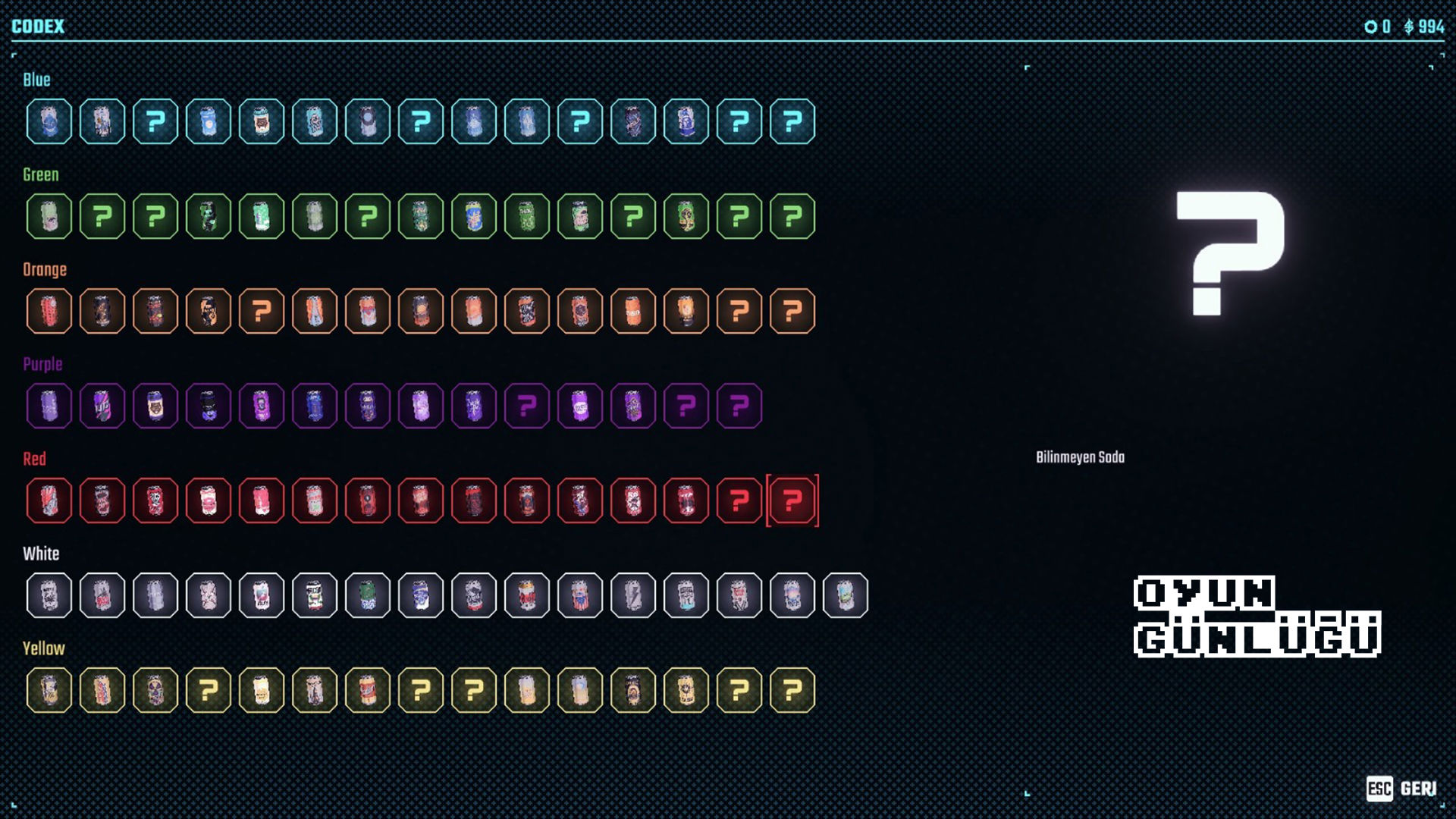Open the first soda can in Blue row
Screen dimensions: 1456x819
coord(49,121)
